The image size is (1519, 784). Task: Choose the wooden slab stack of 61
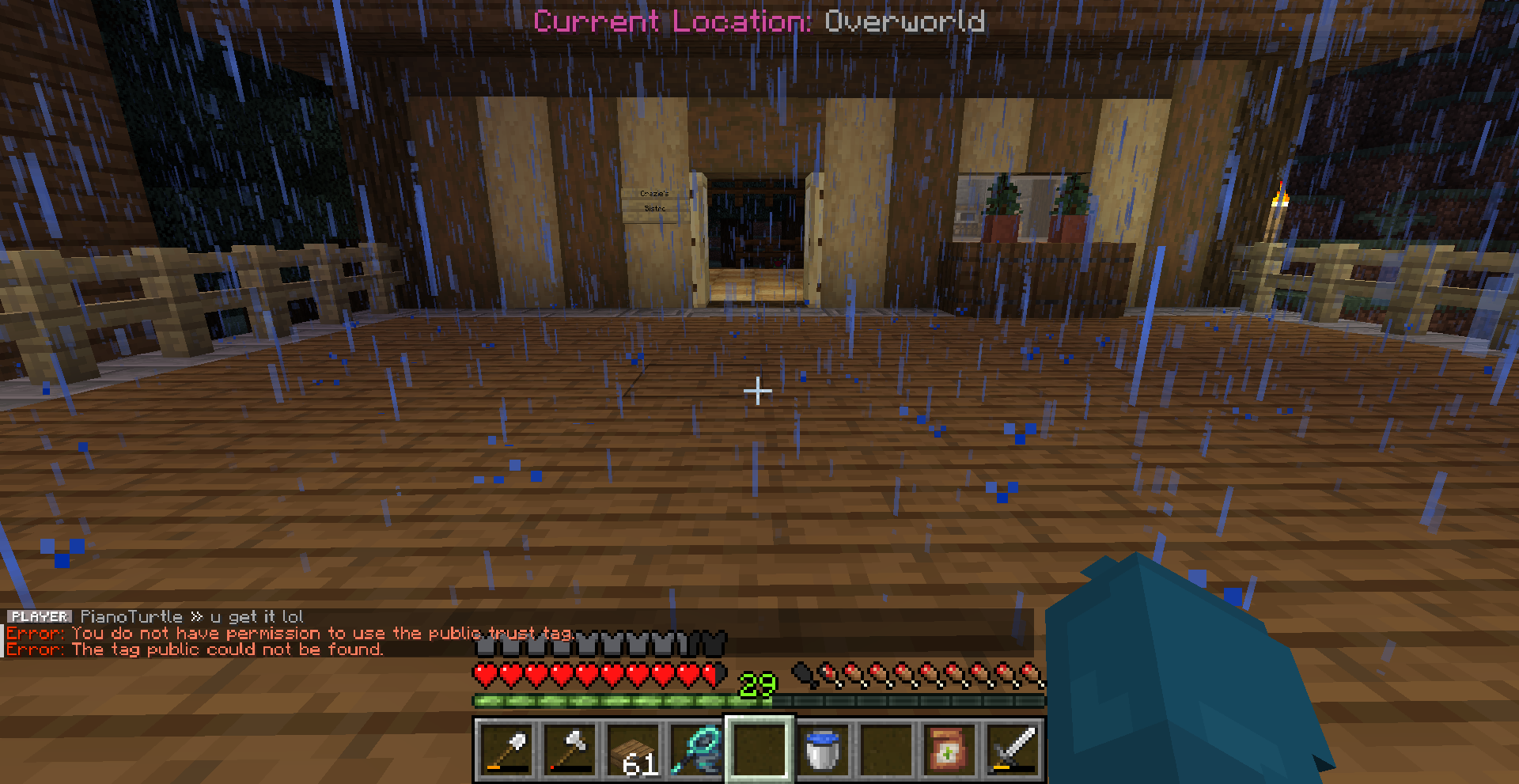(633, 749)
